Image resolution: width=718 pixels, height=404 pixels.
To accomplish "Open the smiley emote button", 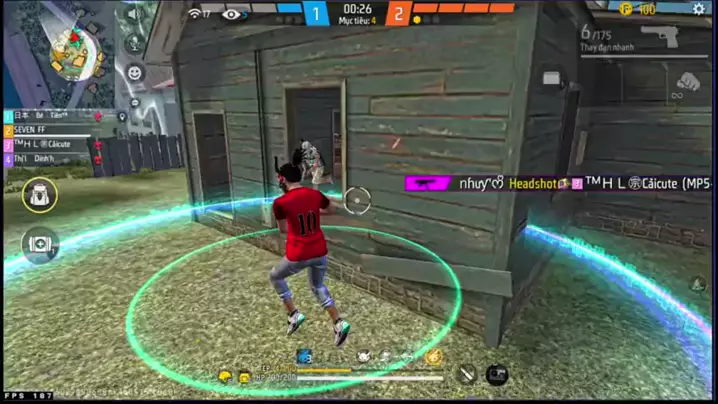I will click(x=135, y=73).
